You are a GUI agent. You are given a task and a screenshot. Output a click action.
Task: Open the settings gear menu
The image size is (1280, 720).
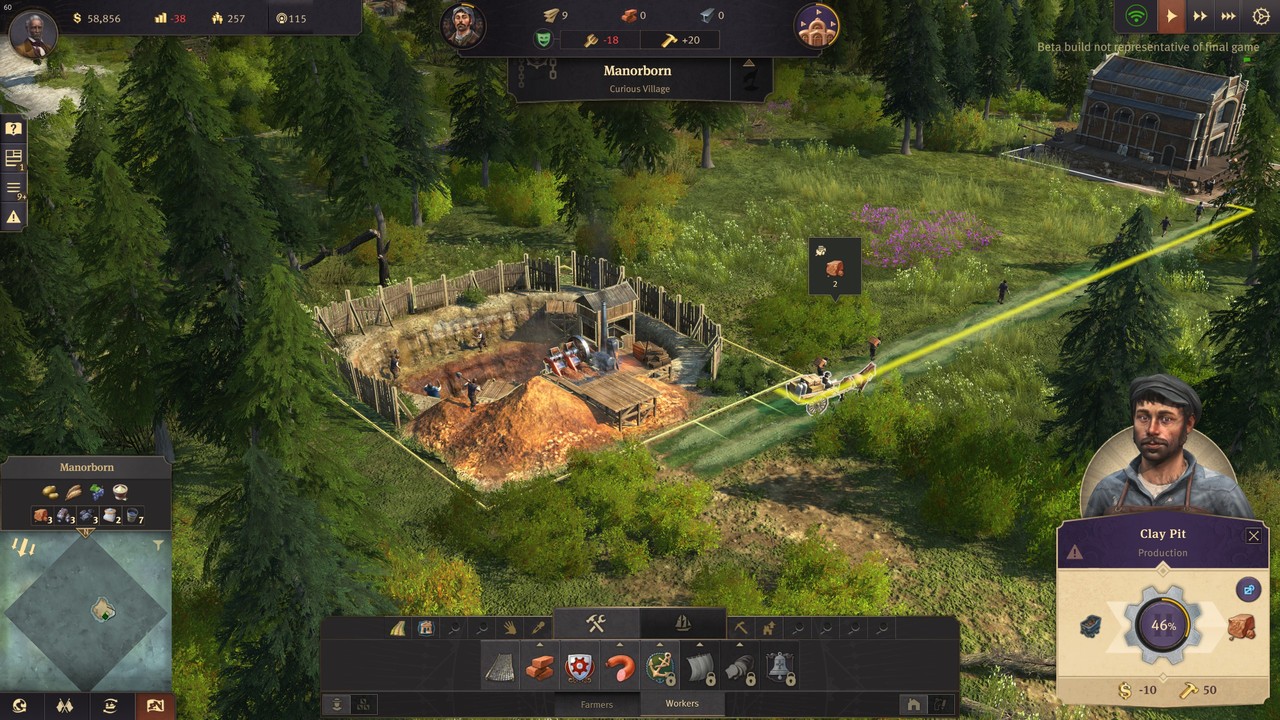pos(1259,16)
